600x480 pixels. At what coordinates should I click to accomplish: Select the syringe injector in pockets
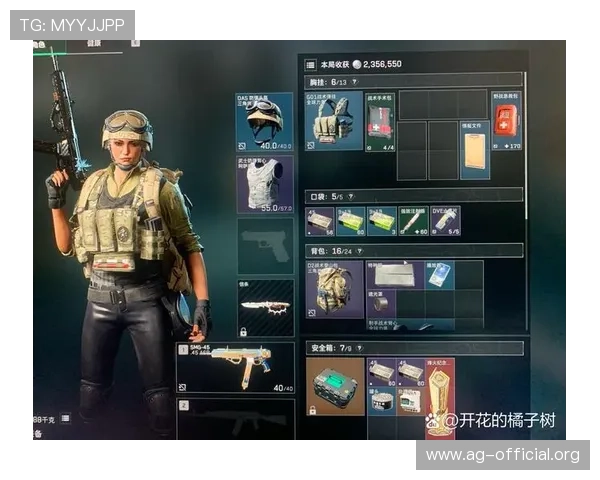pyautogui.click(x=444, y=220)
